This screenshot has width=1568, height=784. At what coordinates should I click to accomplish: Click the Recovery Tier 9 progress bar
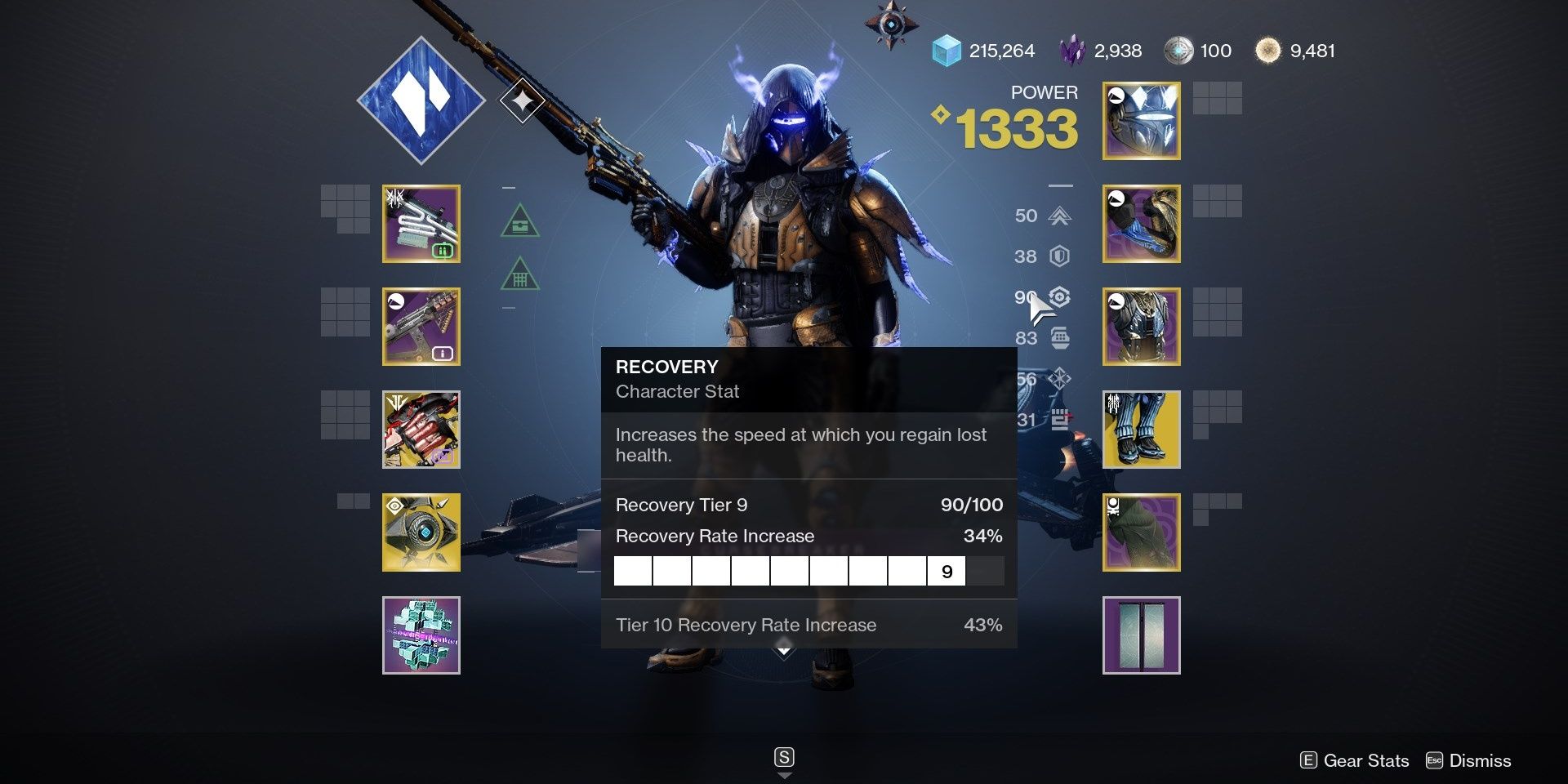point(808,570)
